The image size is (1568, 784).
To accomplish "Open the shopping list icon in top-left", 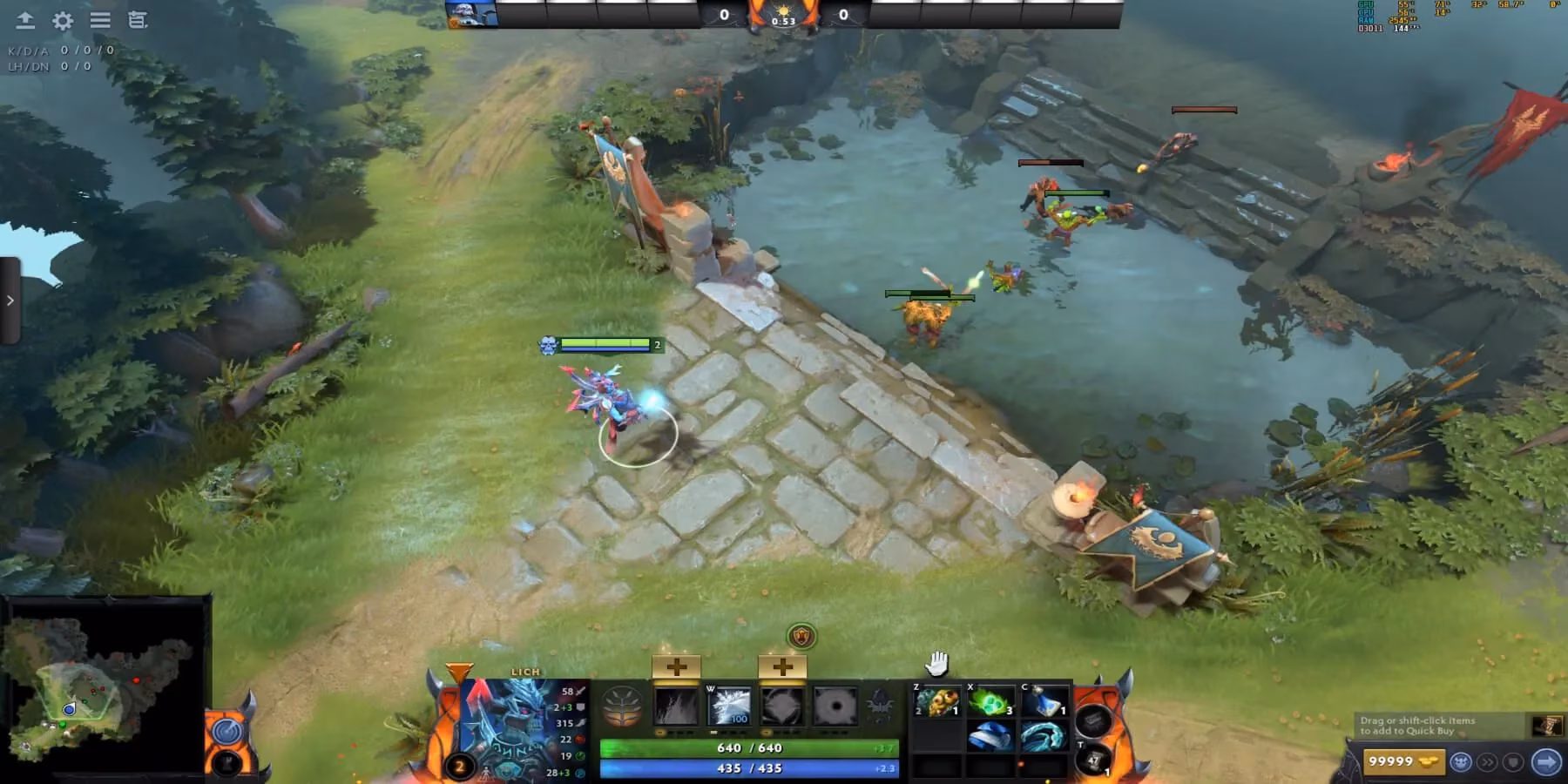I will (x=137, y=20).
